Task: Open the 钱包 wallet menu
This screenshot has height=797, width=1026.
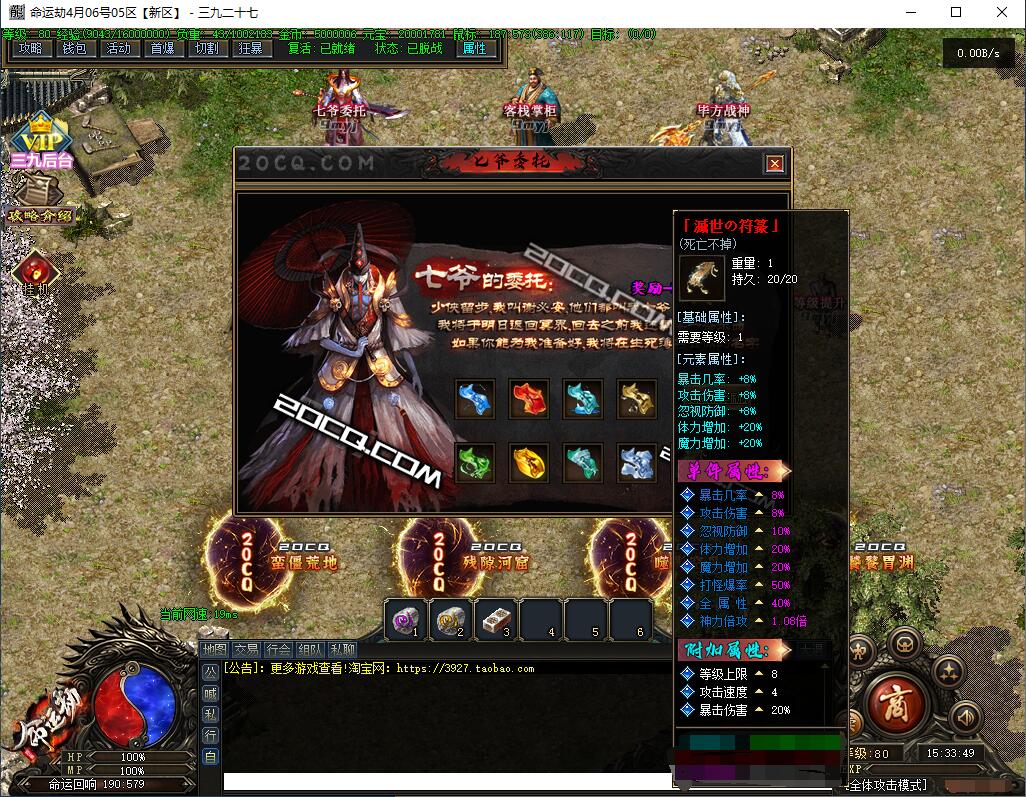Action: pos(74,48)
